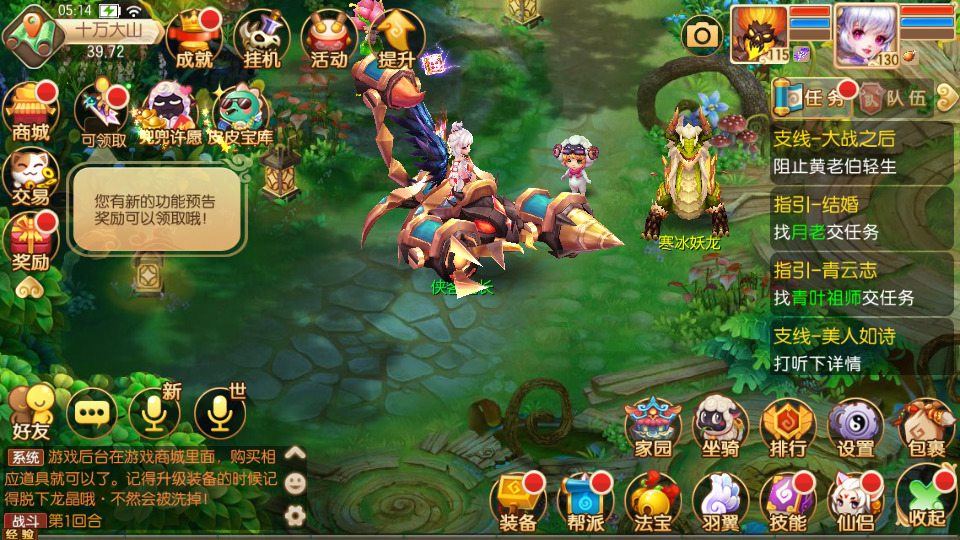Open the 包裹 inventory bag

[x=923, y=428]
